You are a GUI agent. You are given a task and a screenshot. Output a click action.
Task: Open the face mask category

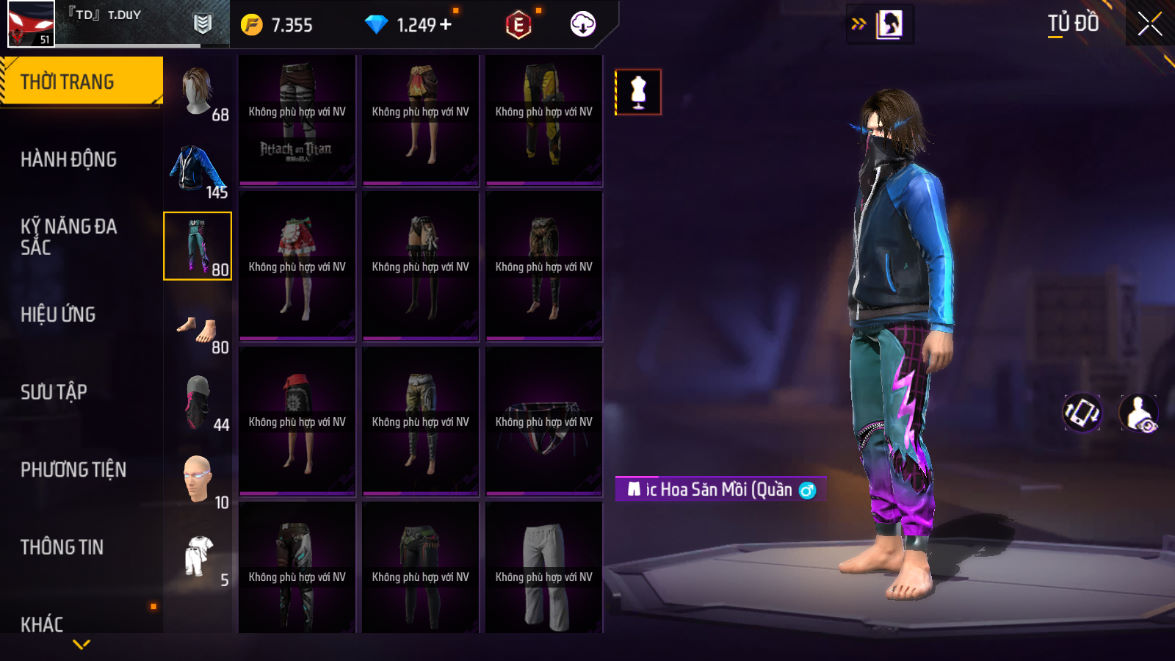198,401
